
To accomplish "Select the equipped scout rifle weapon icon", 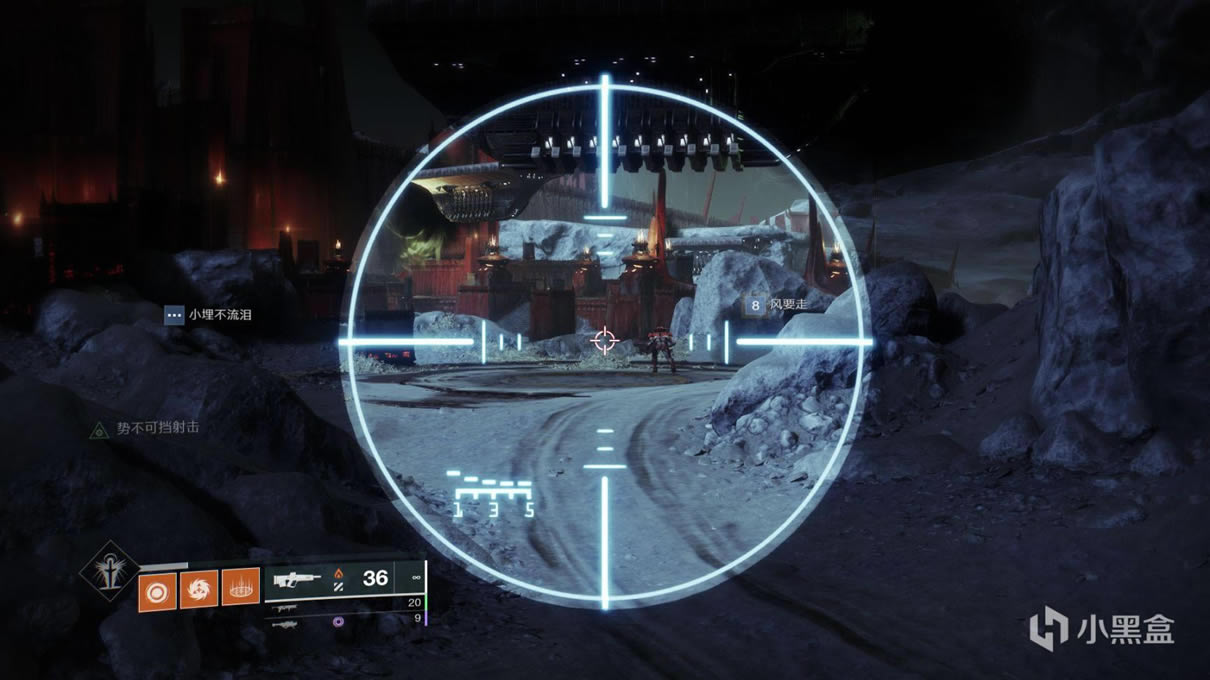I will click(296, 579).
